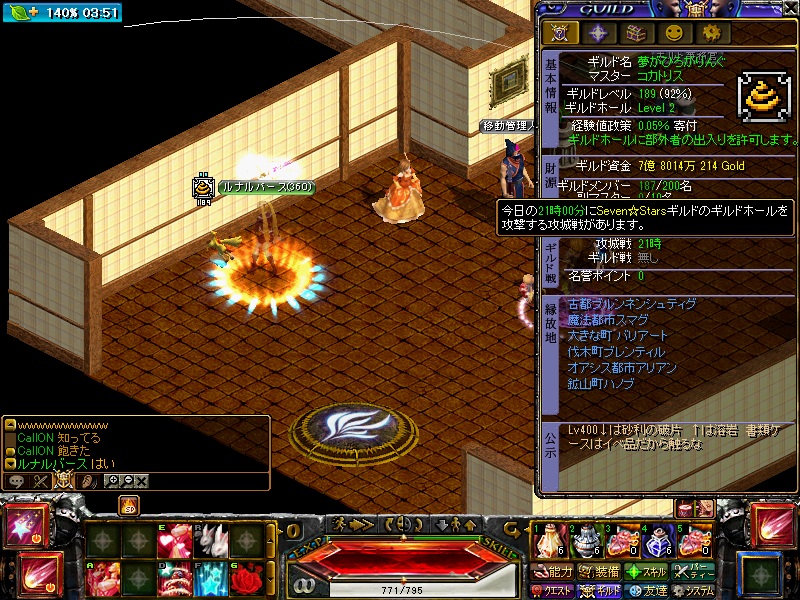Image resolution: width=800 pixels, height=600 pixels.
Task: Open the パーティー (Party) menu
Action: pos(694,572)
